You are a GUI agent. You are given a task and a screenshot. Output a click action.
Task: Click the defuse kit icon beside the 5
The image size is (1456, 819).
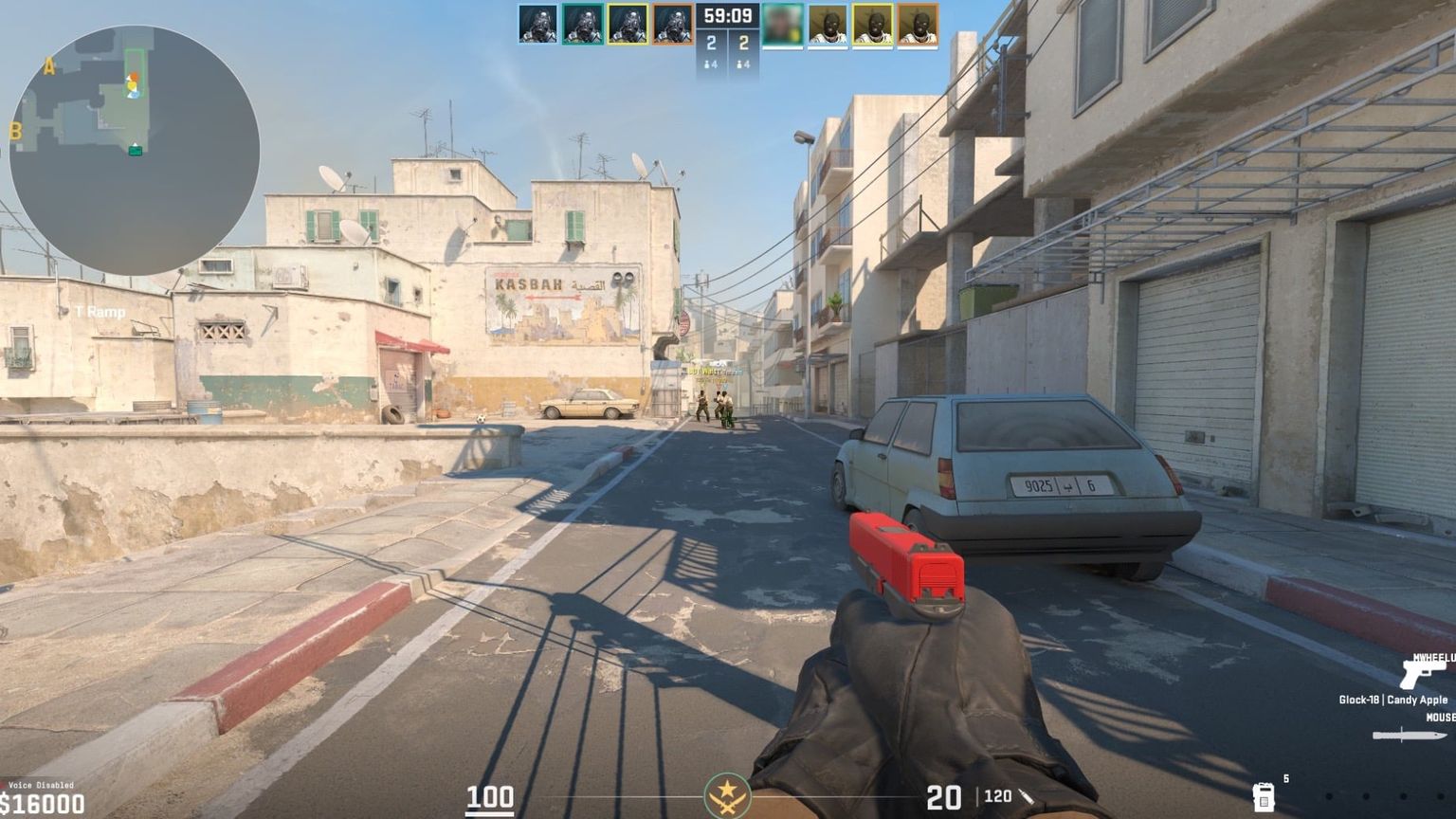pyautogui.click(x=1264, y=799)
